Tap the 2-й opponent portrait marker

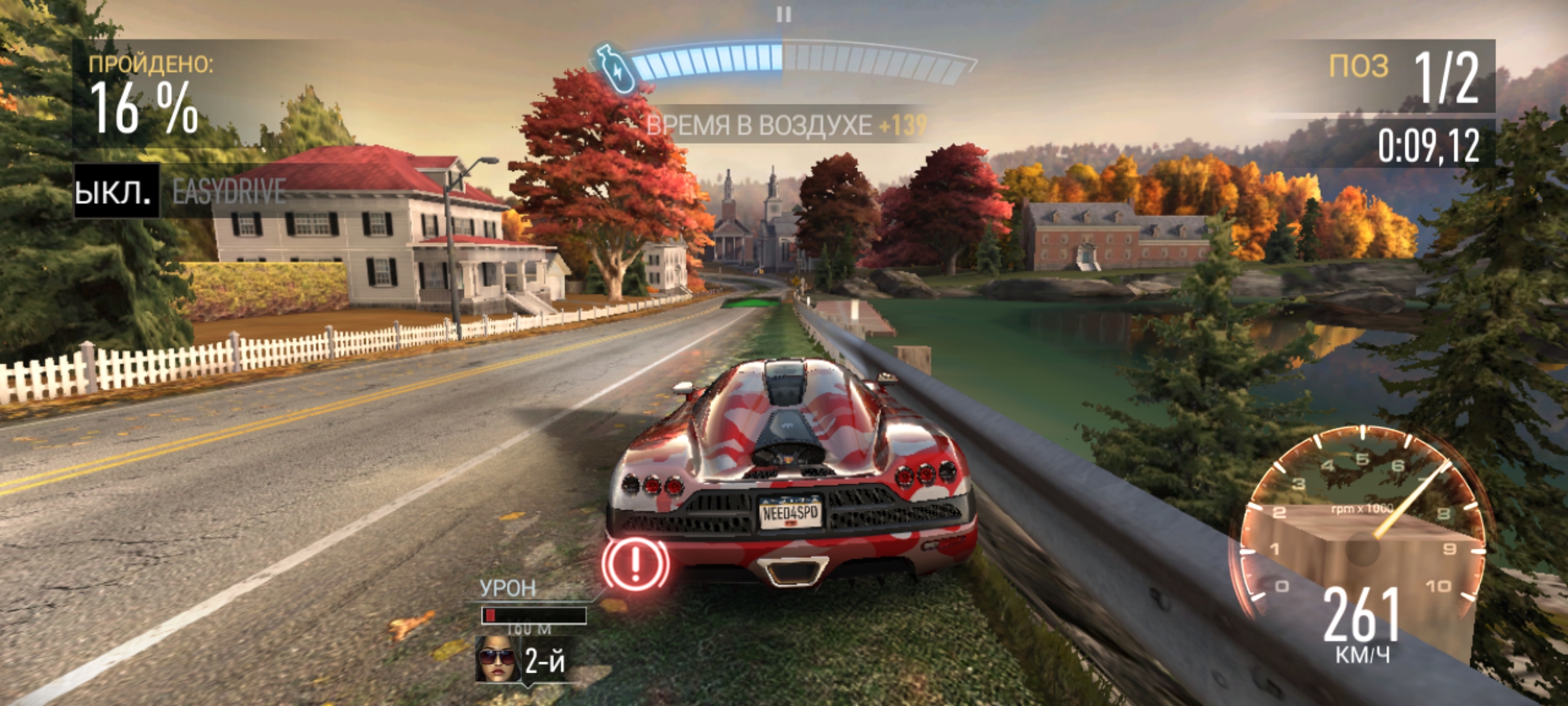click(498, 659)
